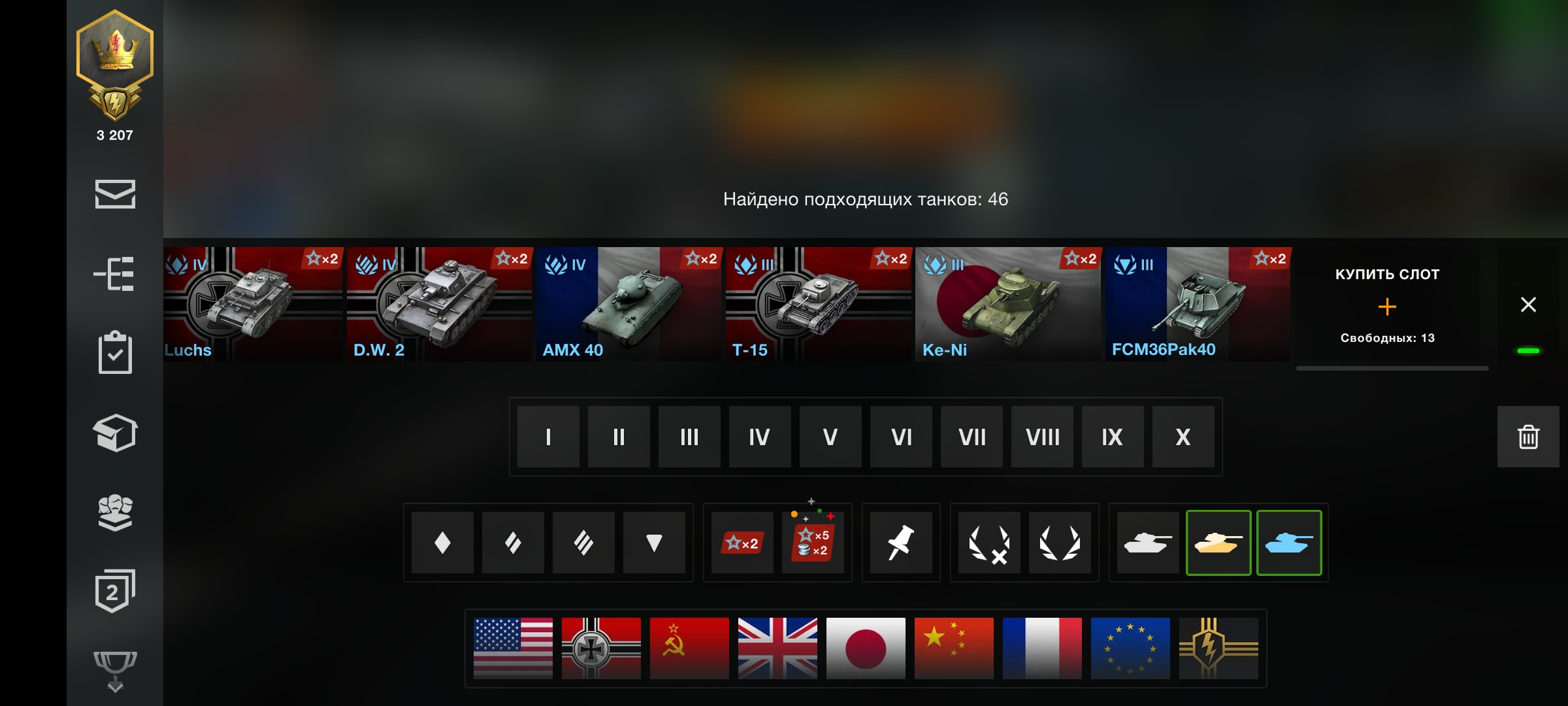Filter by the German flag

(601, 648)
